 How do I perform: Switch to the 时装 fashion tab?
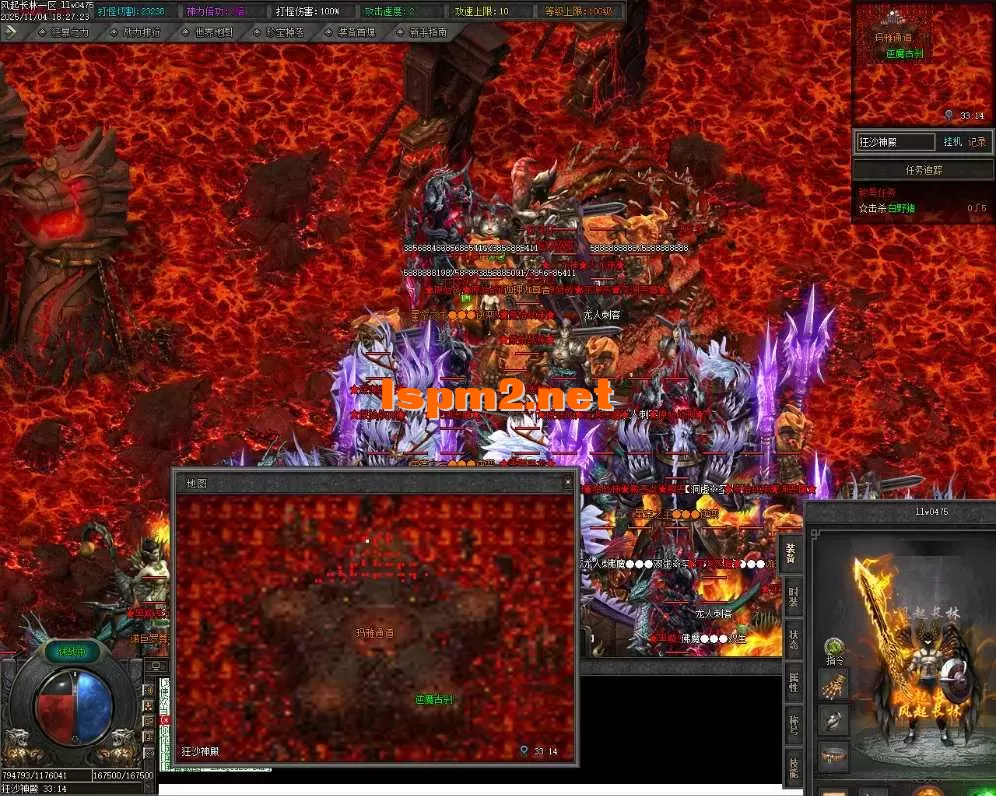click(791, 597)
